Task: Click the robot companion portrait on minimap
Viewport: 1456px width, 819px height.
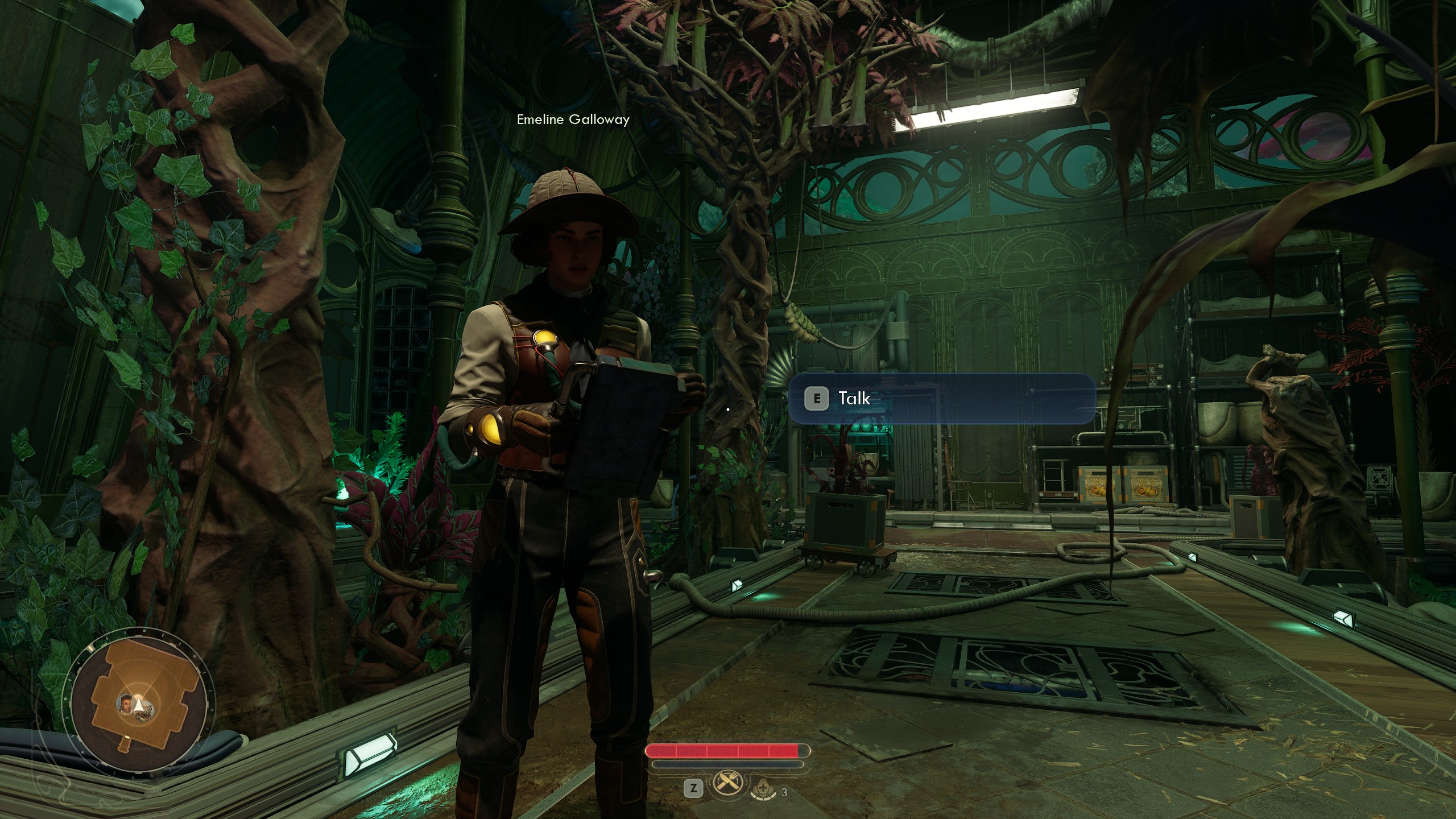Action: pos(147,712)
